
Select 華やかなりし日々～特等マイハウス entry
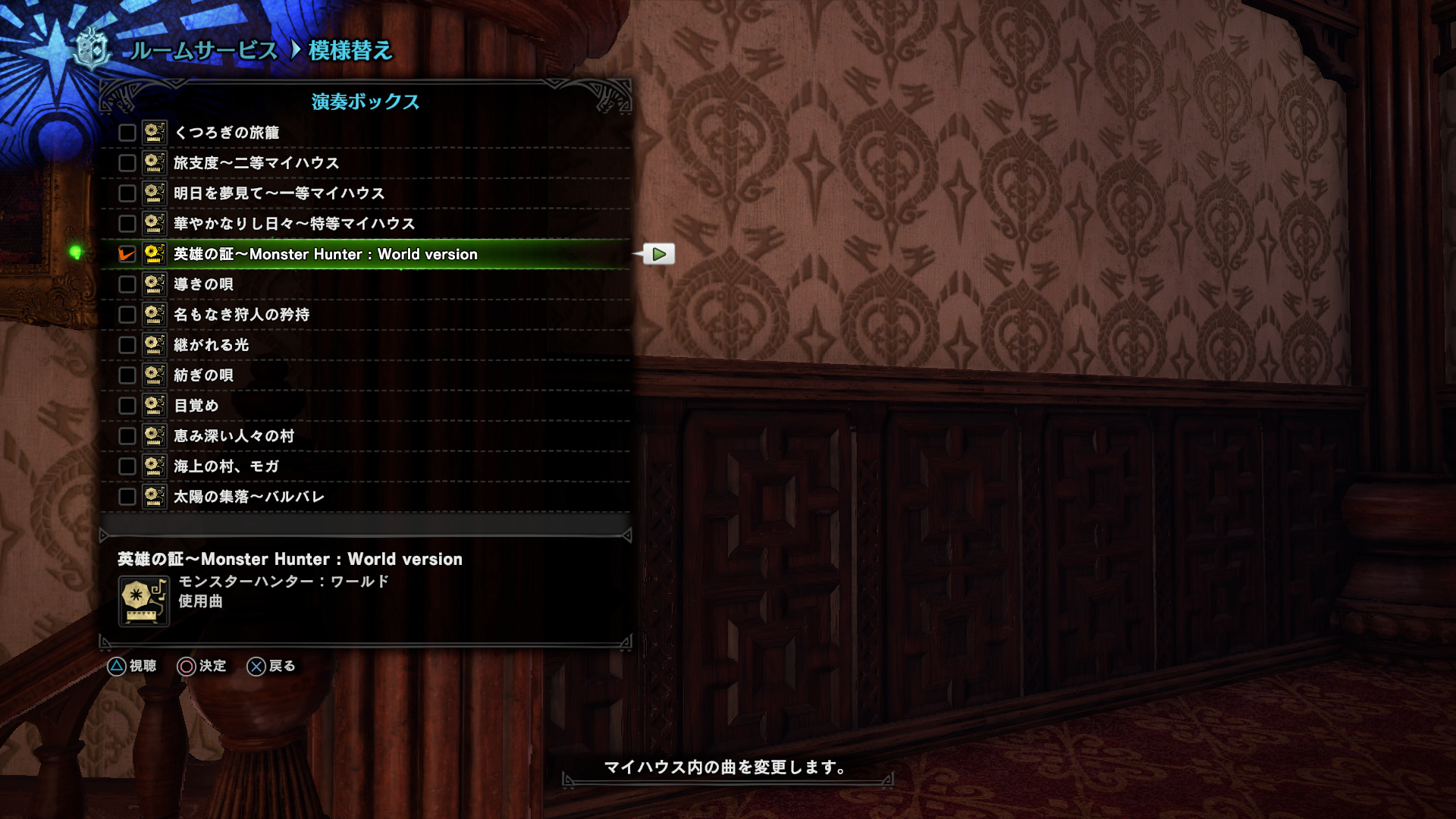294,224
